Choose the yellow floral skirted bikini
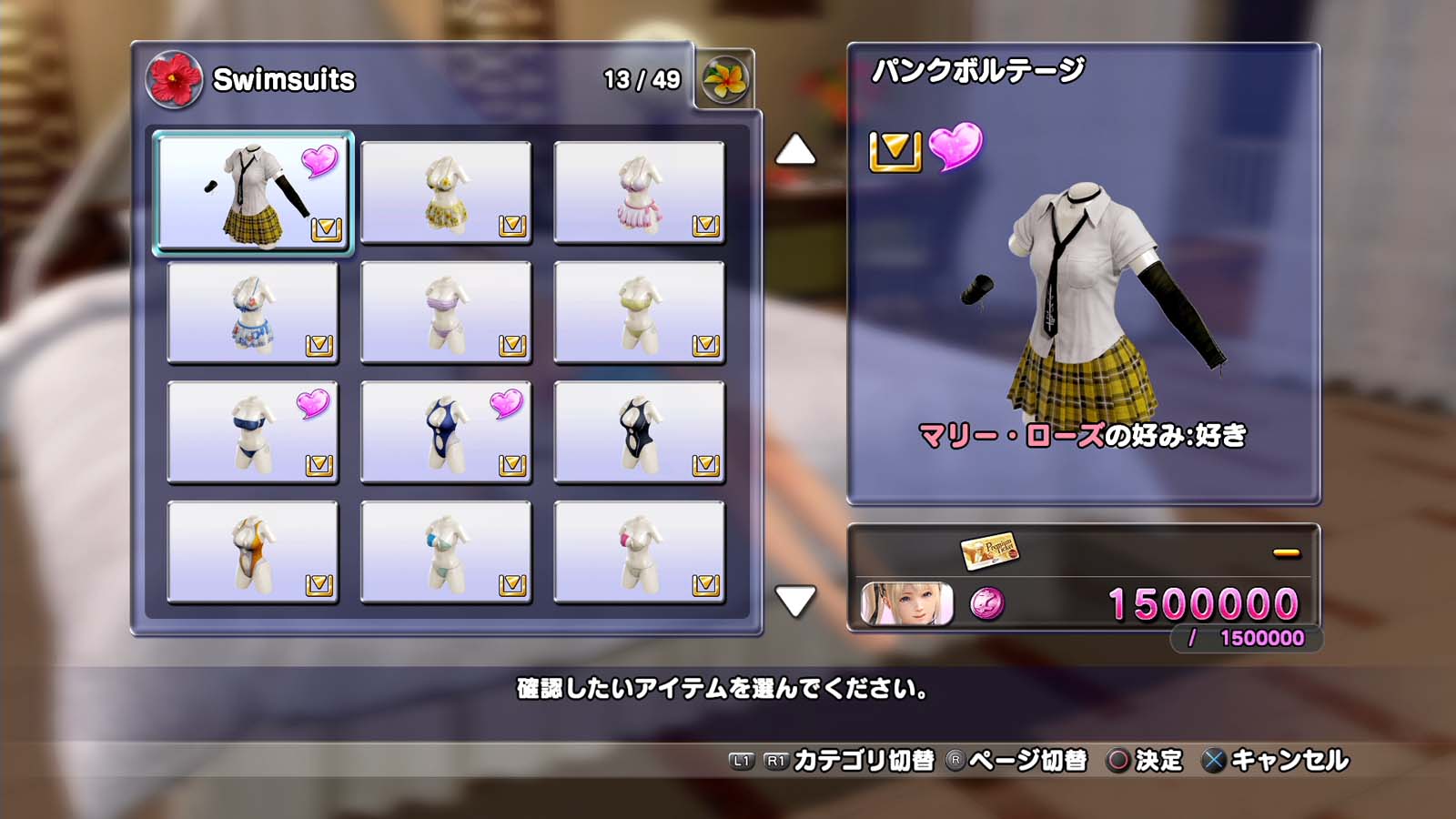 point(446,193)
